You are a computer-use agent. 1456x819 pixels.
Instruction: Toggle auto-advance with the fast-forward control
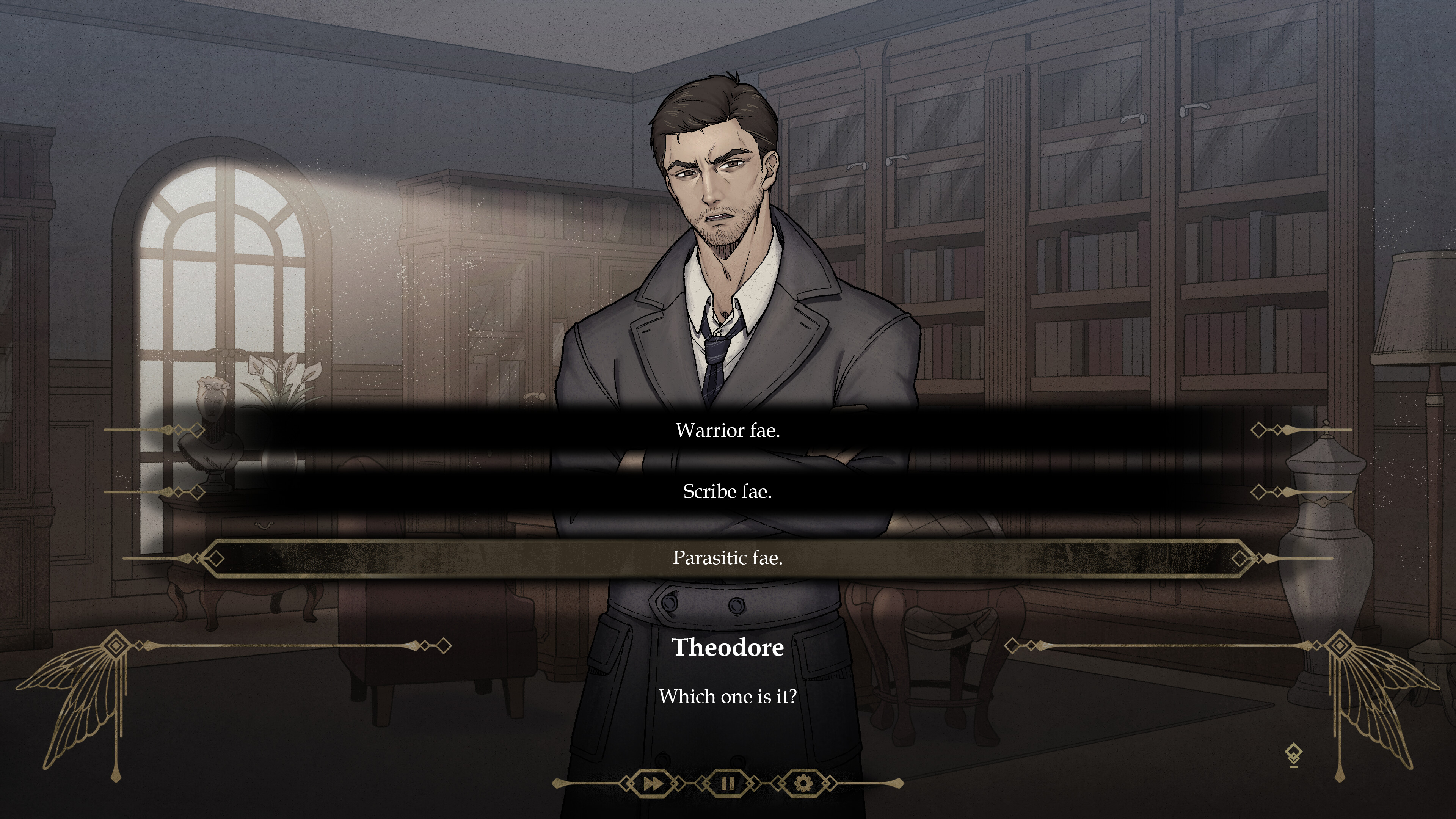pyautogui.click(x=654, y=783)
